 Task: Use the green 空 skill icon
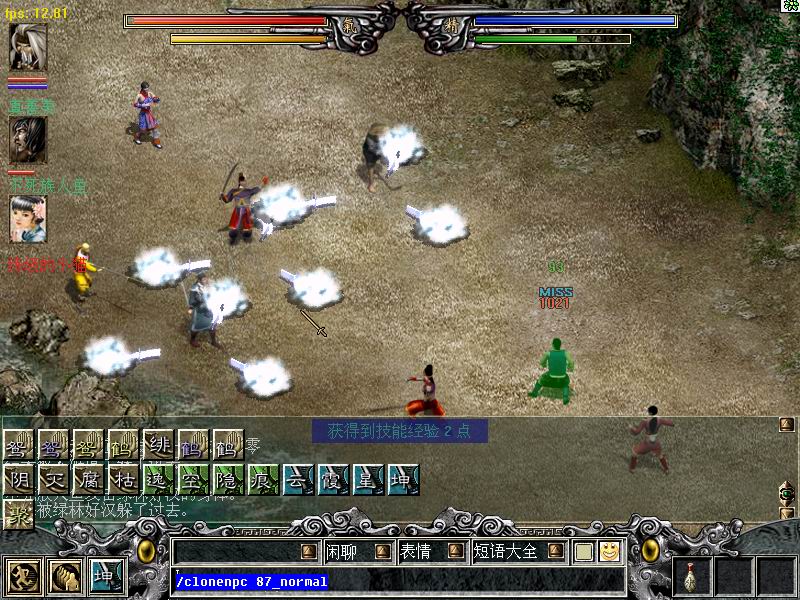click(x=194, y=479)
